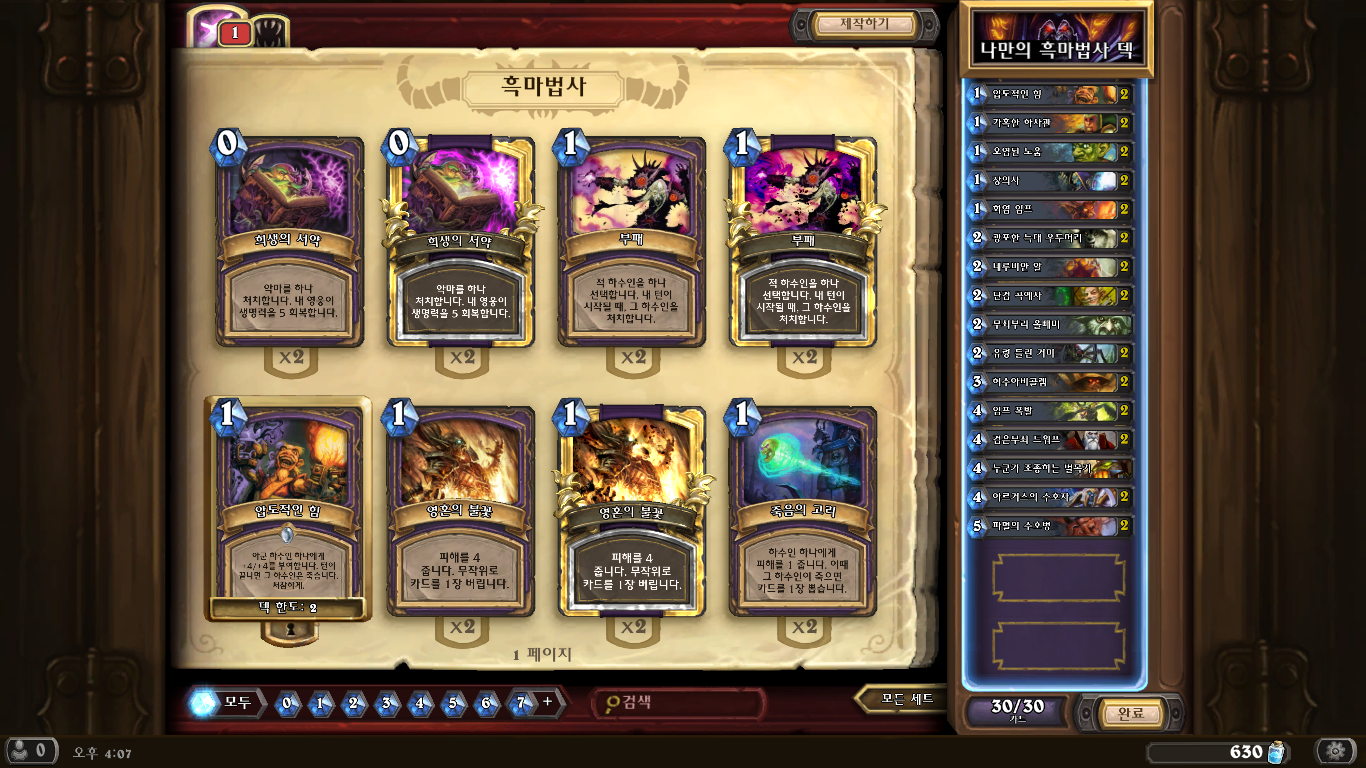This screenshot has width=1366, height=768.
Task: Select the 모두 all-mana filter
Action: coord(228,703)
